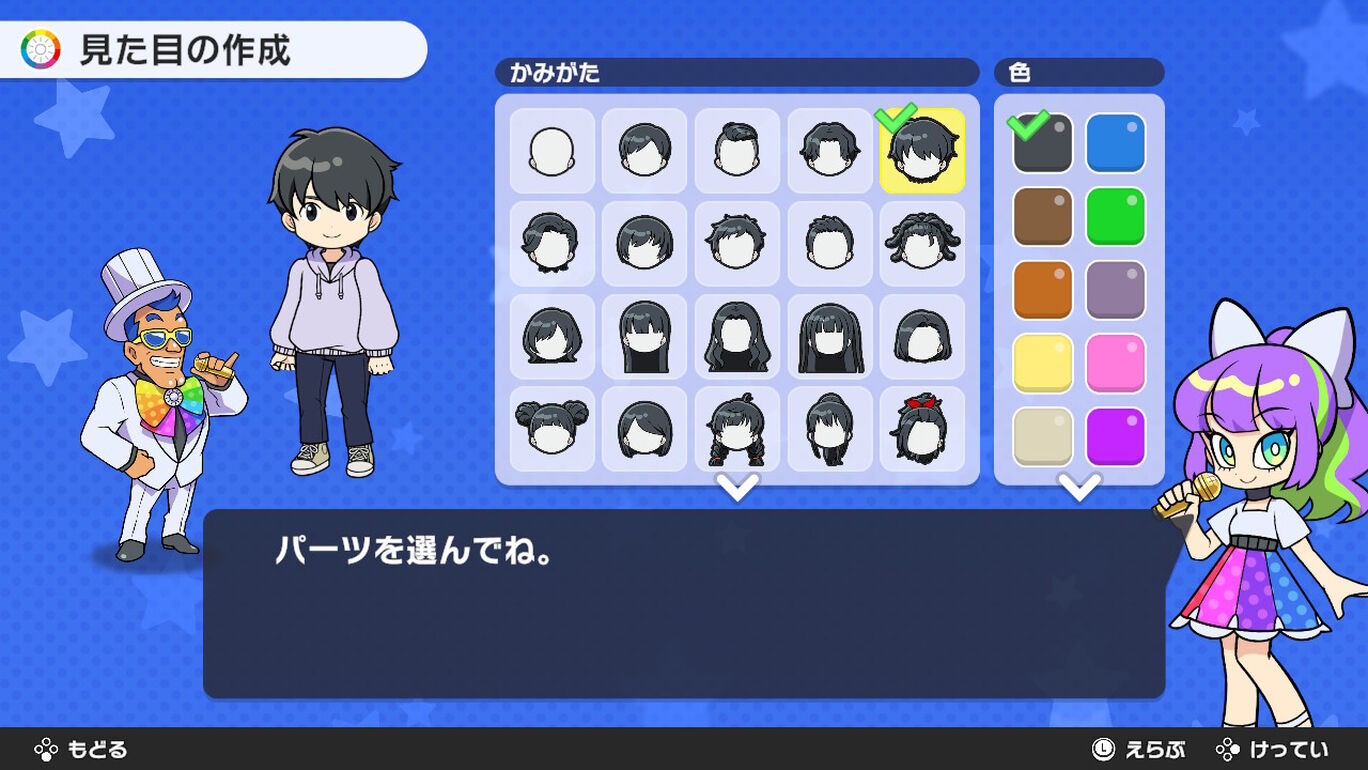Select the hairstyle with the red ribbon

(x=922, y=428)
